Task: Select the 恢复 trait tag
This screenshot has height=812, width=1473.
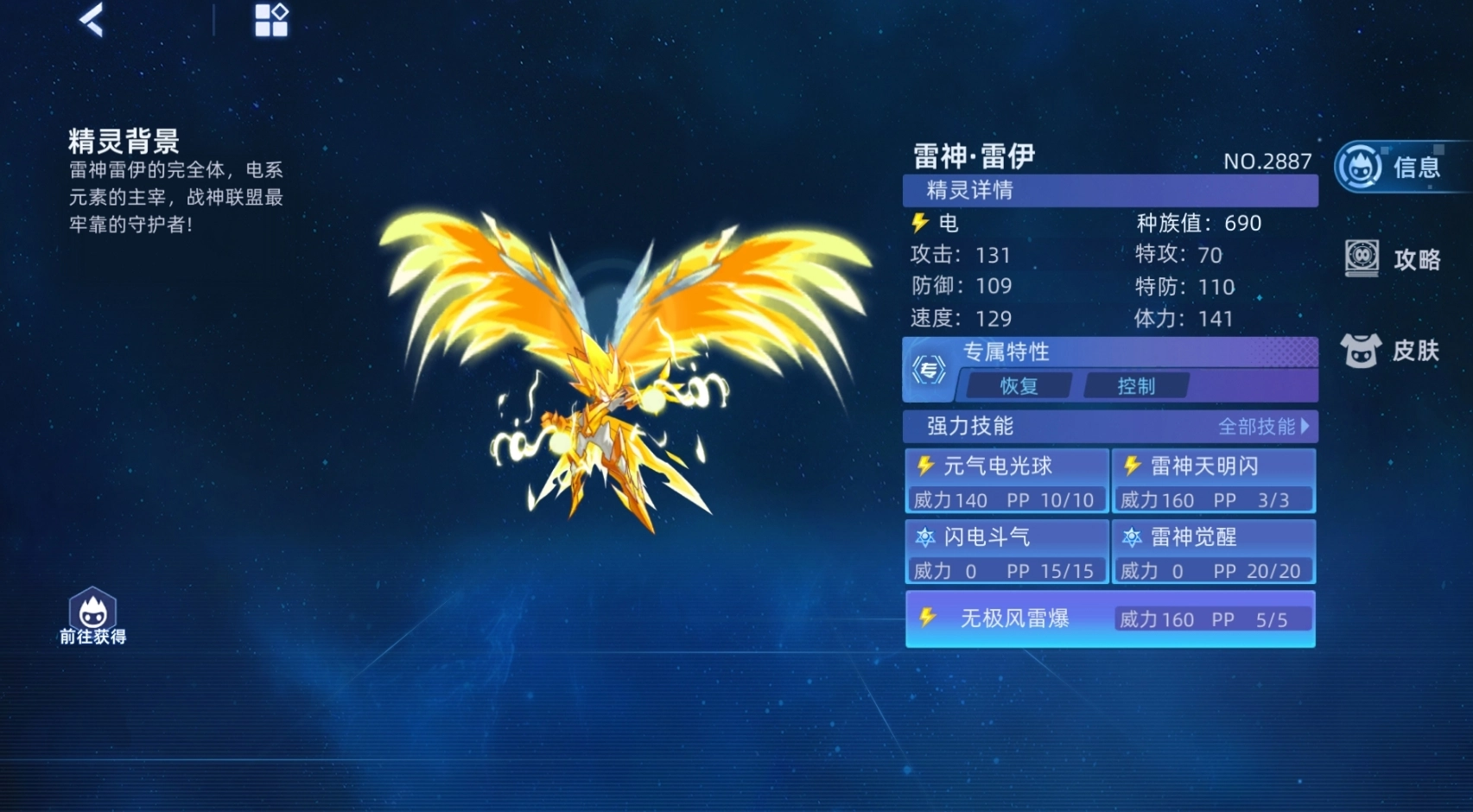Action: point(1019,386)
